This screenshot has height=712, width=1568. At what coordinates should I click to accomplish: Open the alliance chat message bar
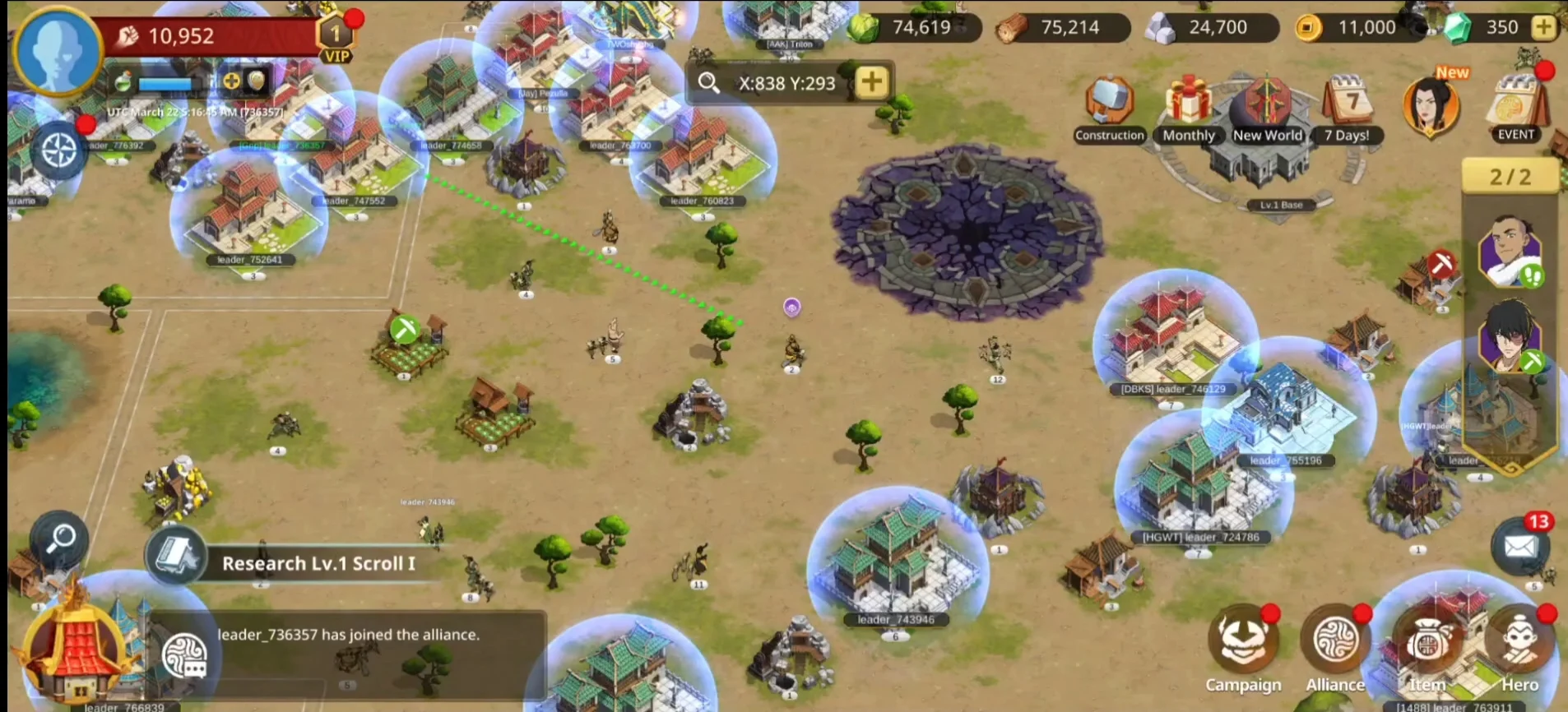pos(347,635)
